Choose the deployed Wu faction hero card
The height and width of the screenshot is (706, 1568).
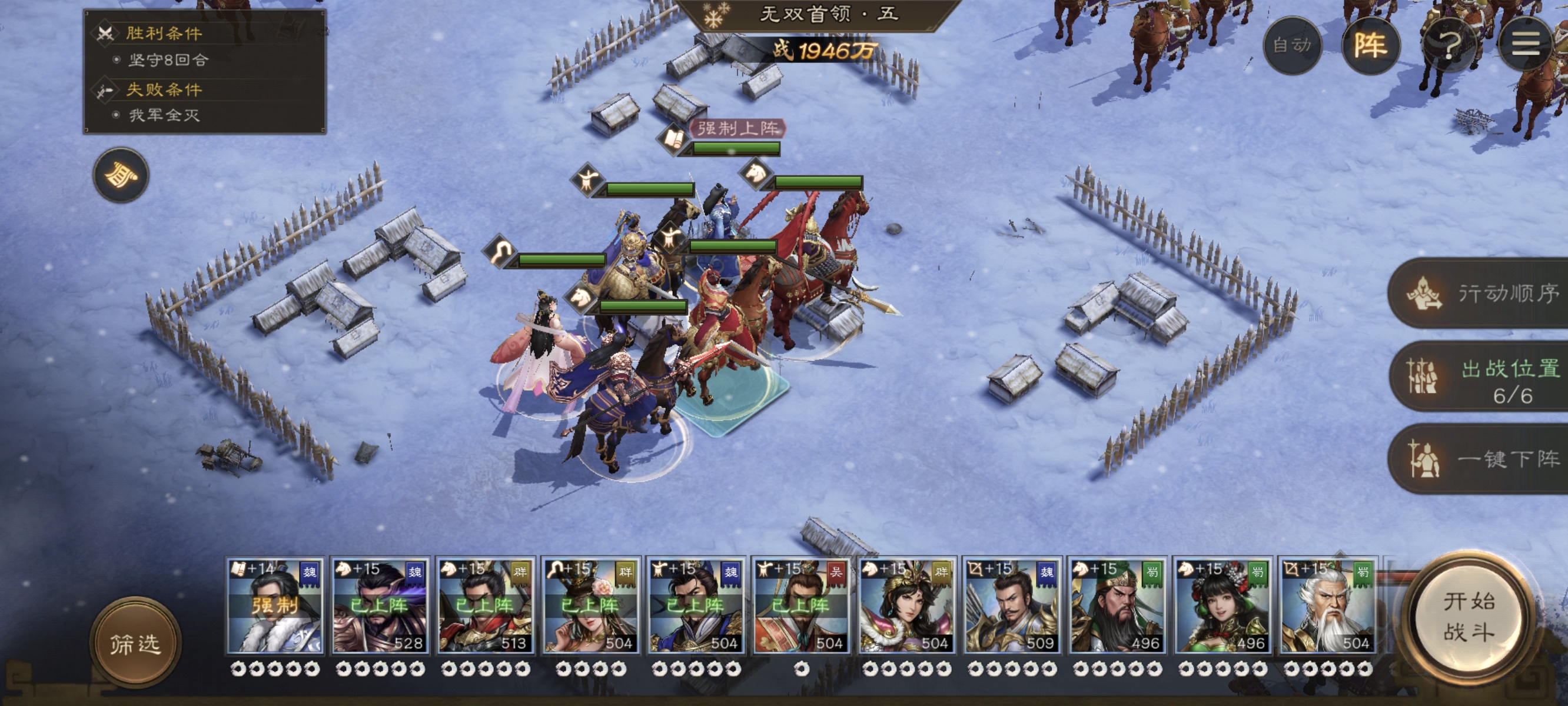(x=801, y=606)
